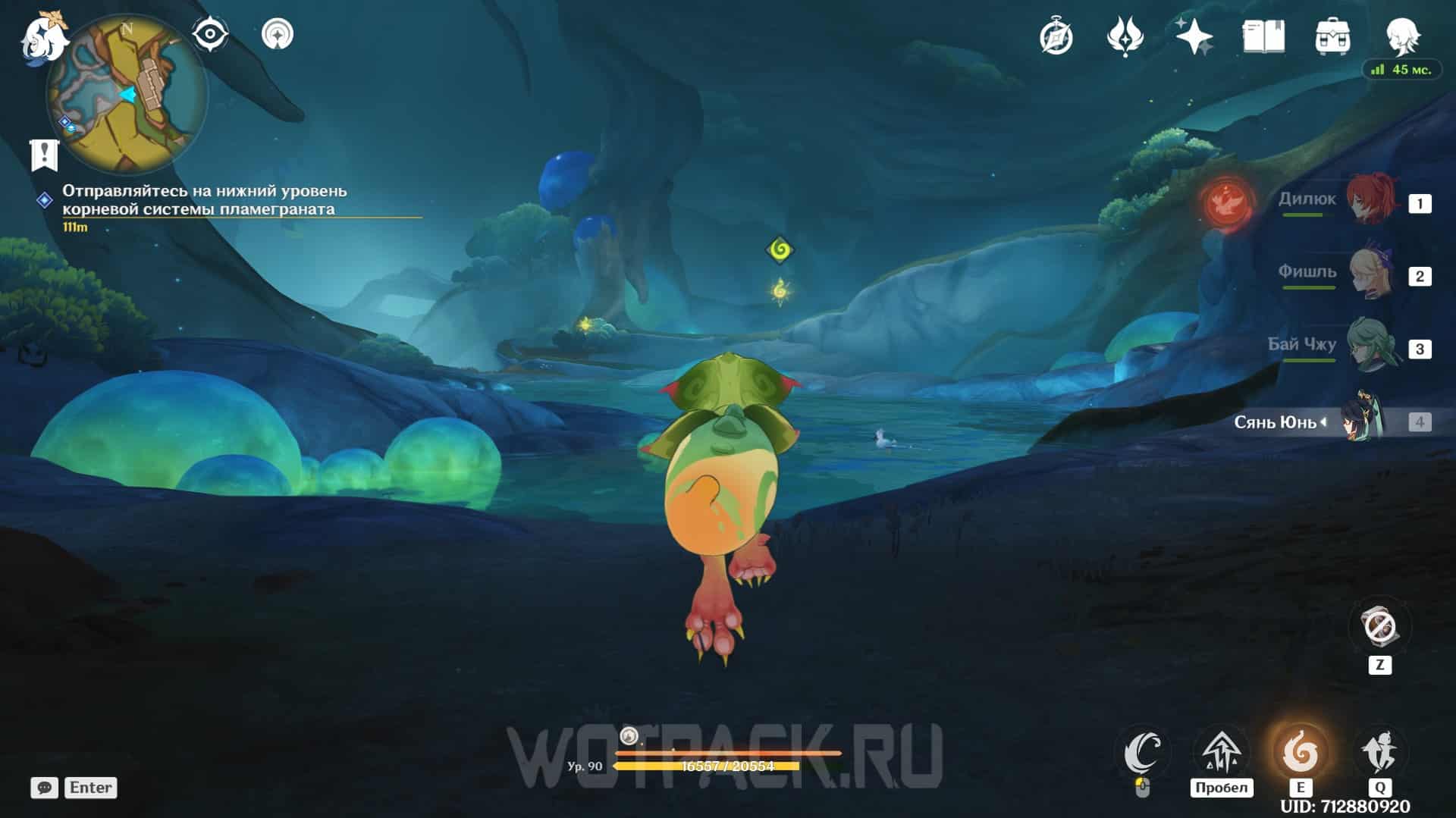
Task: Activate the orange swirl elemental skill
Action: pos(1300,753)
